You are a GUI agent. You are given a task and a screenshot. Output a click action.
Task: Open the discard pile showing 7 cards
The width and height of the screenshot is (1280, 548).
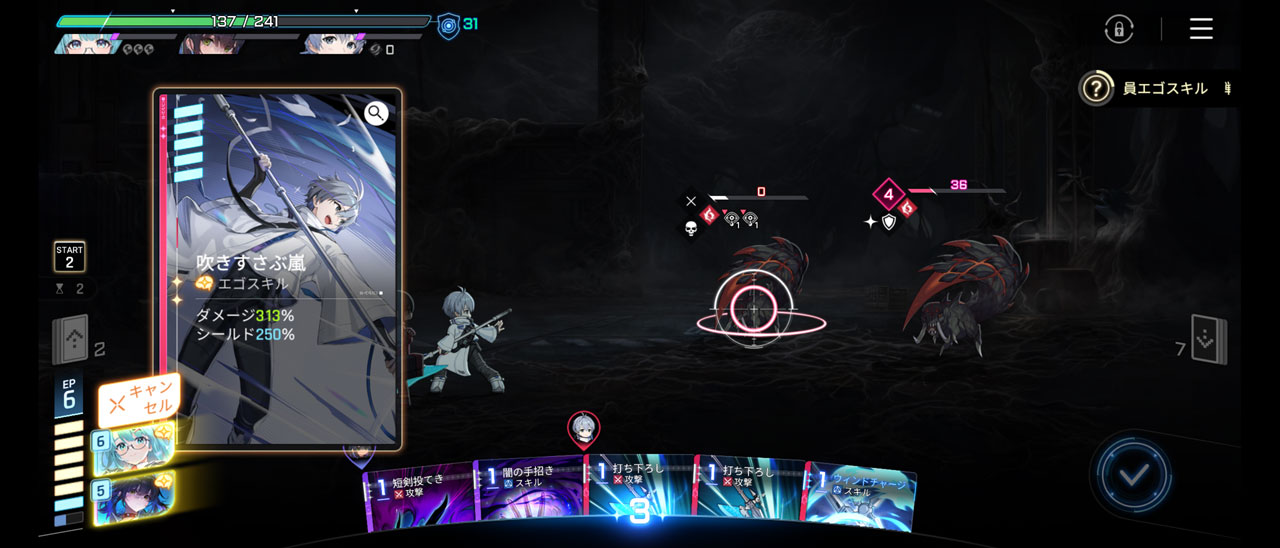coord(1209,340)
